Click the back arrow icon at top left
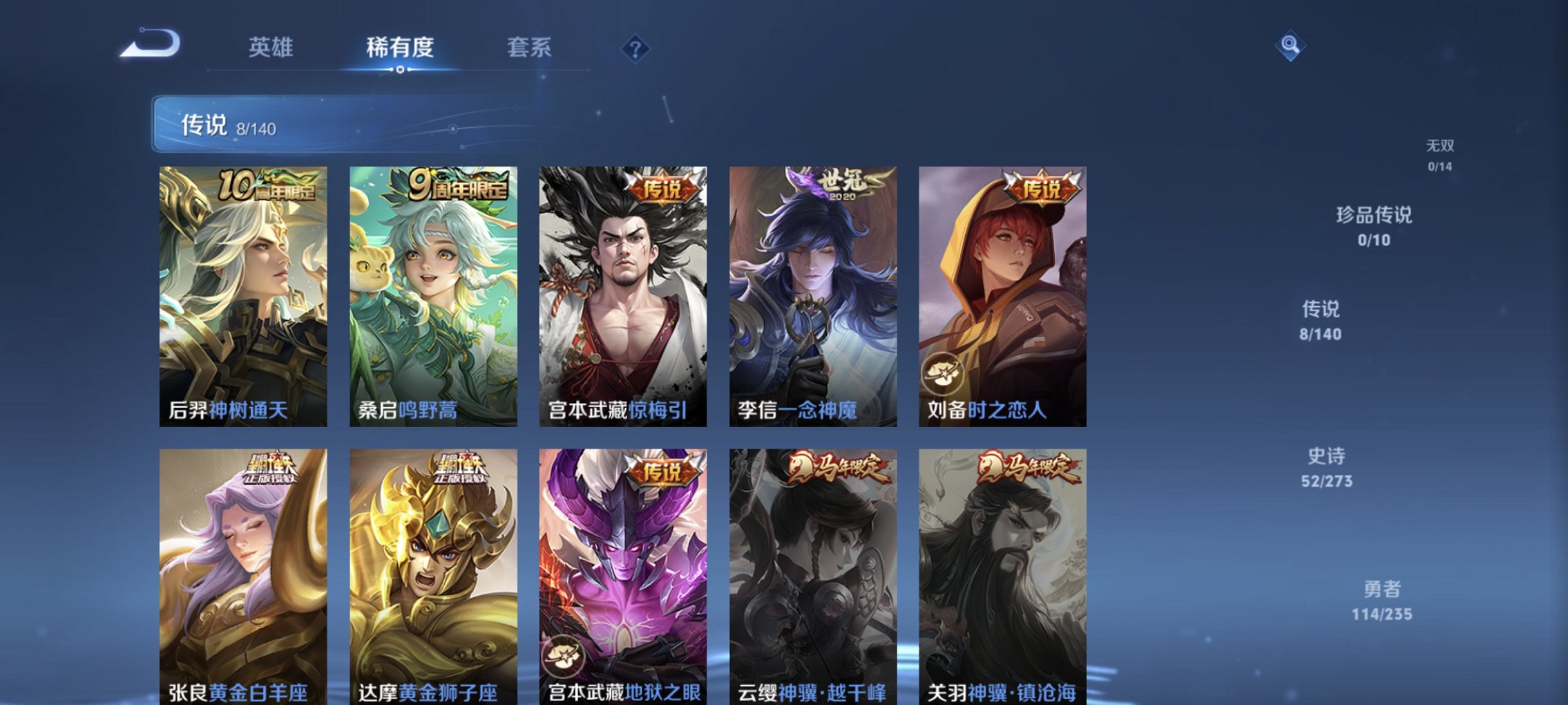1568x705 pixels. 148,47
